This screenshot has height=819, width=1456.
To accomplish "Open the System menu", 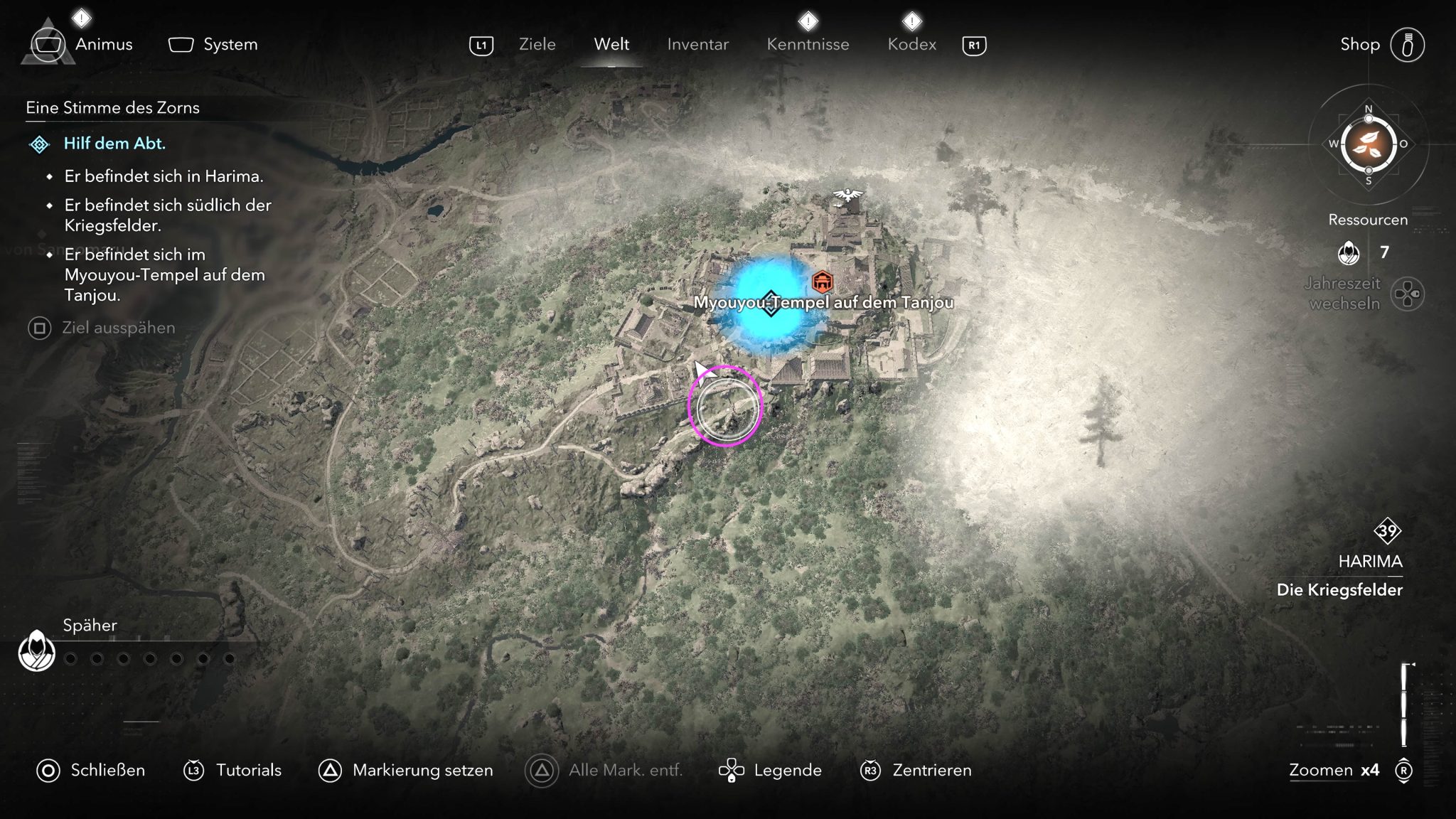I will [230, 44].
